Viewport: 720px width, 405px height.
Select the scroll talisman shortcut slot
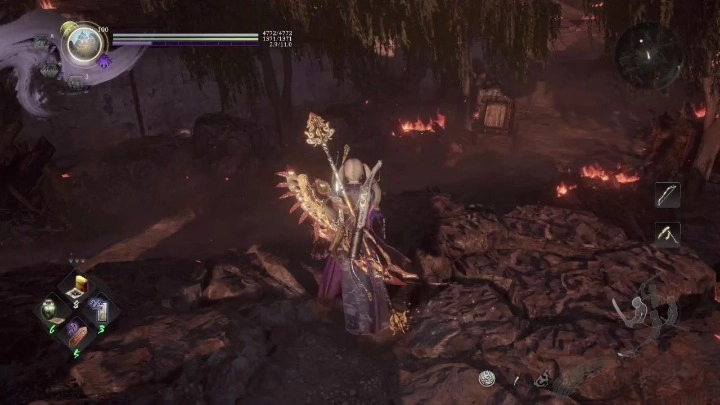[100, 309]
